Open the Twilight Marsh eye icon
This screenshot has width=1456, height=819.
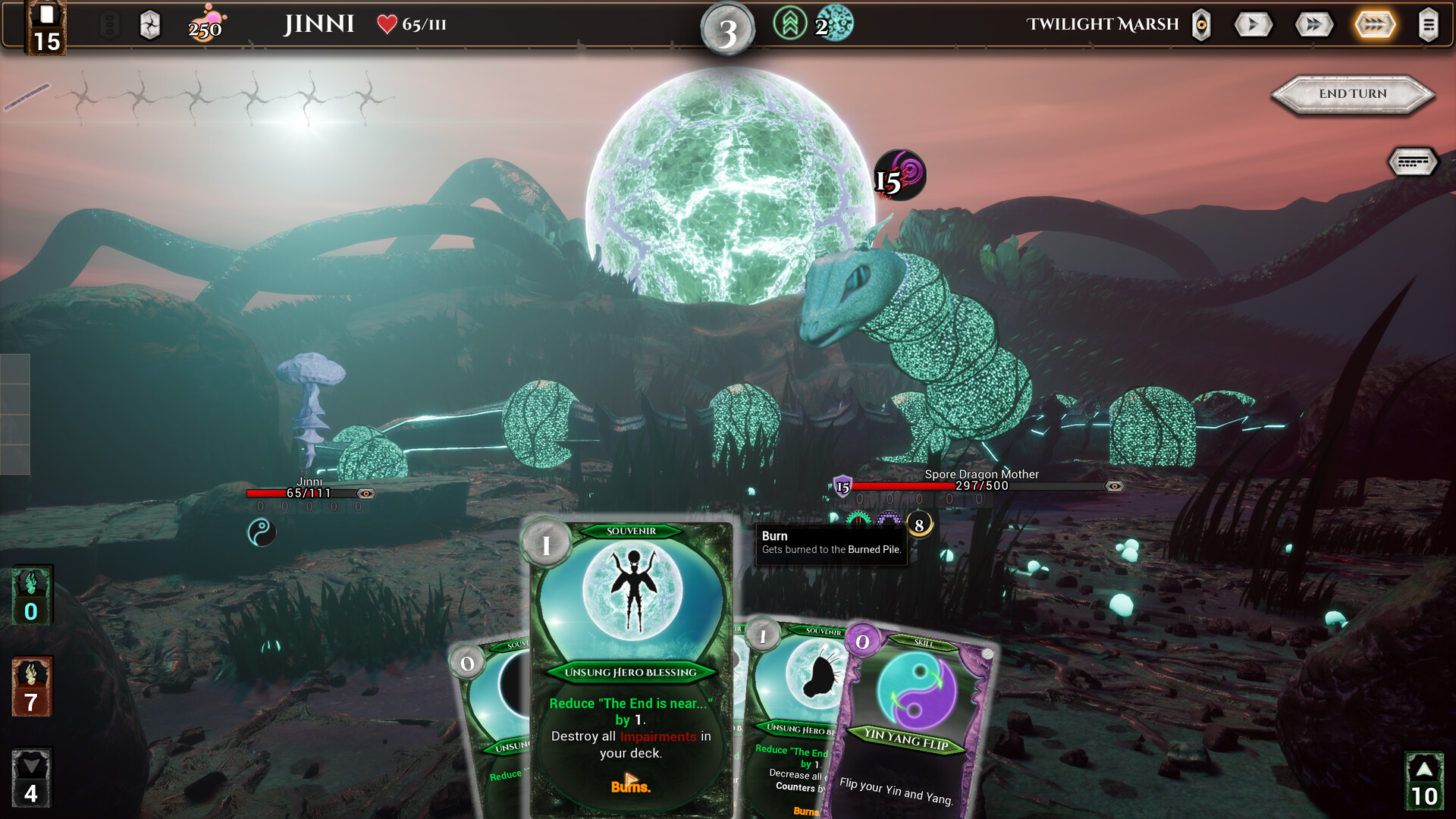pos(1201,25)
